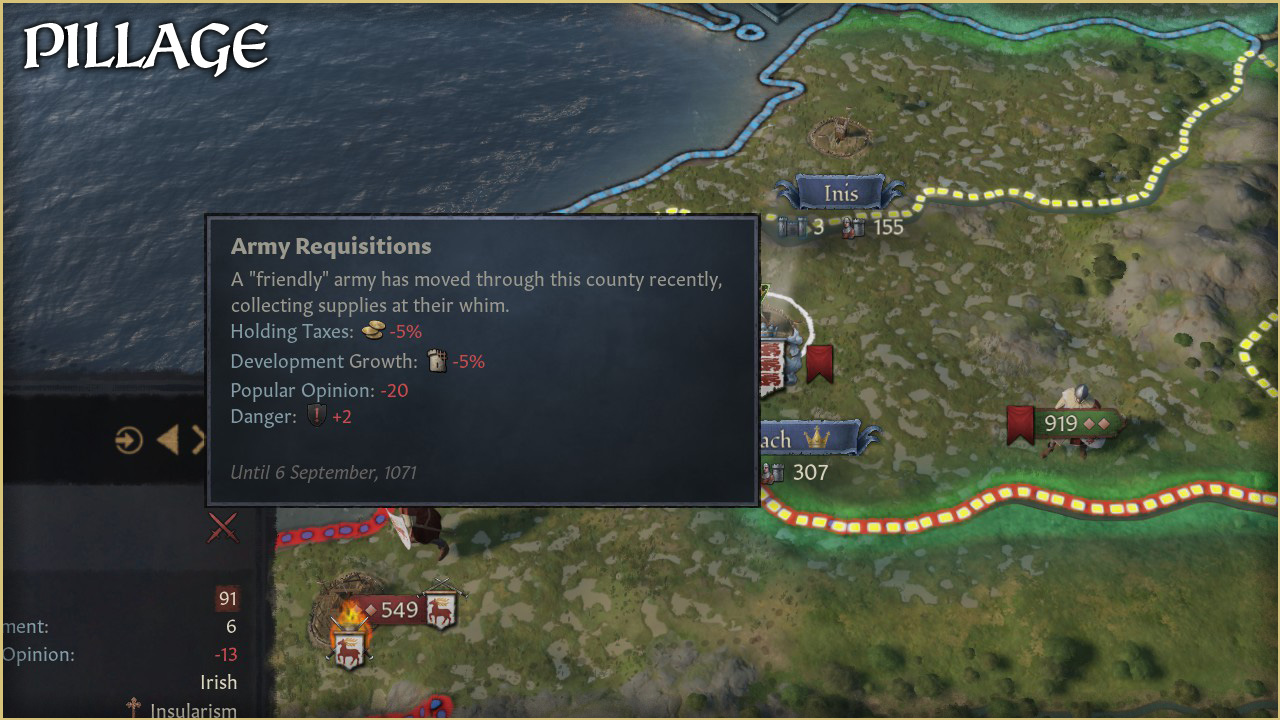Click the circled arrow go-to button
This screenshot has height=720, width=1280.
click(129, 440)
